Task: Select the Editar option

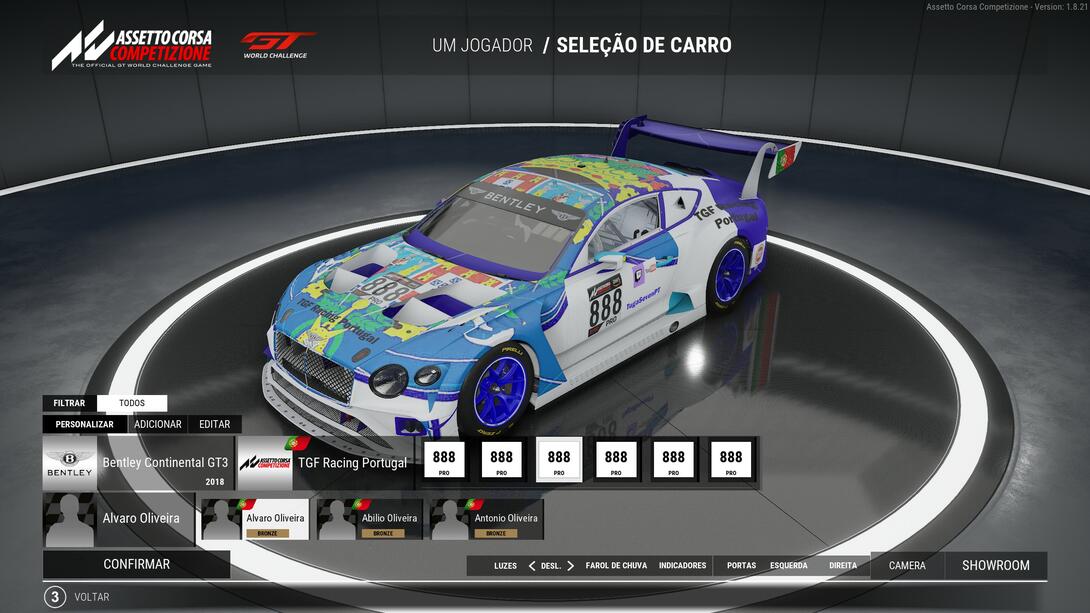Action: click(x=214, y=424)
